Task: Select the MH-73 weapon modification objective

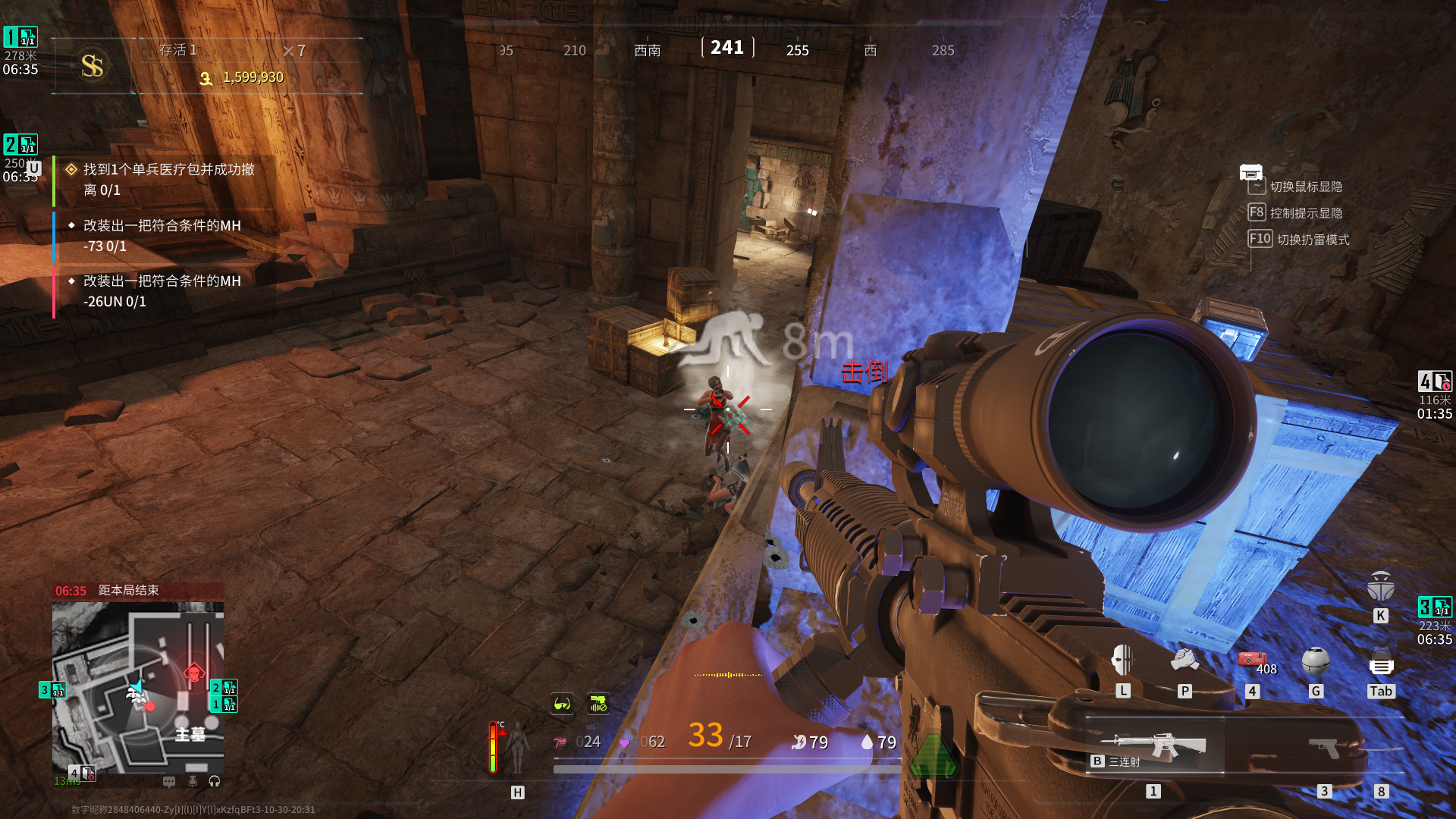Action: point(162,236)
